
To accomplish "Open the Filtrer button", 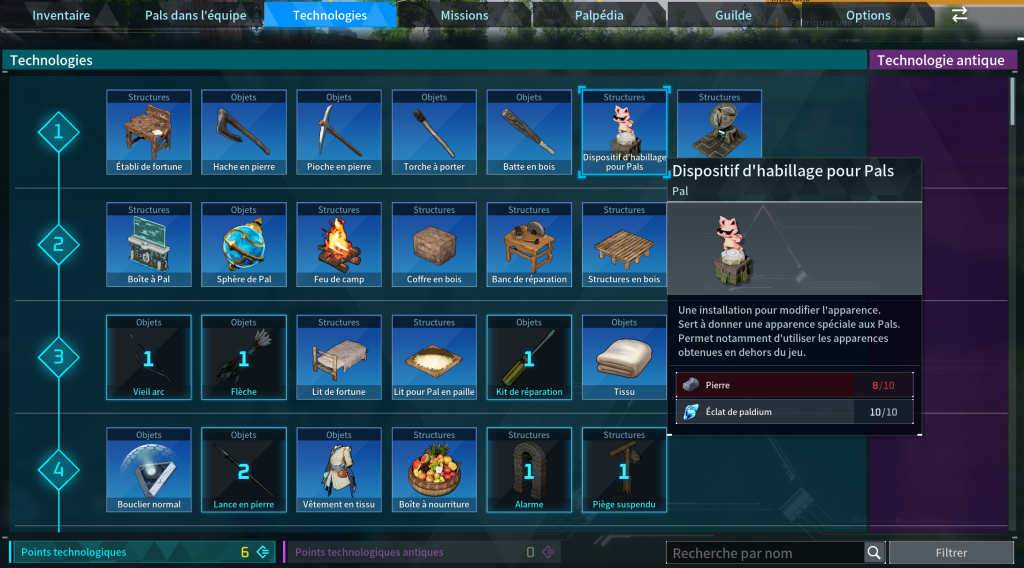I will point(951,553).
